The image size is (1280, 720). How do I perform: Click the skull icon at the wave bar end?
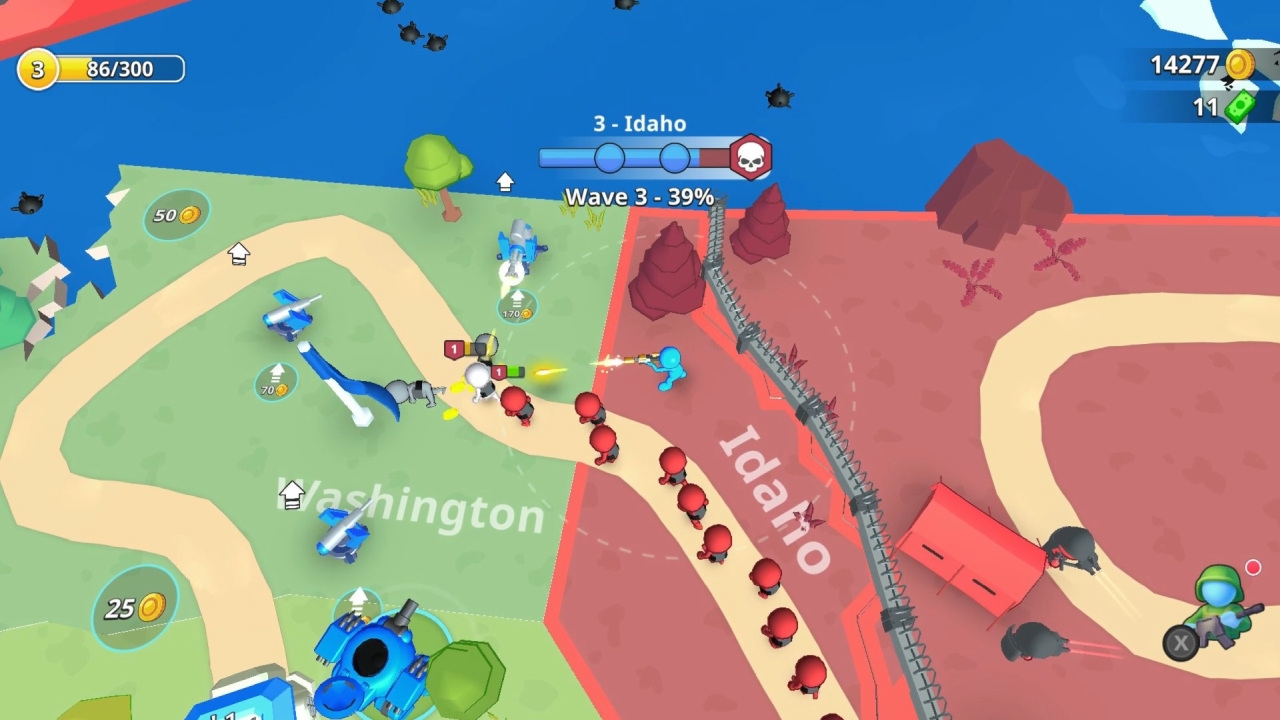click(x=751, y=156)
